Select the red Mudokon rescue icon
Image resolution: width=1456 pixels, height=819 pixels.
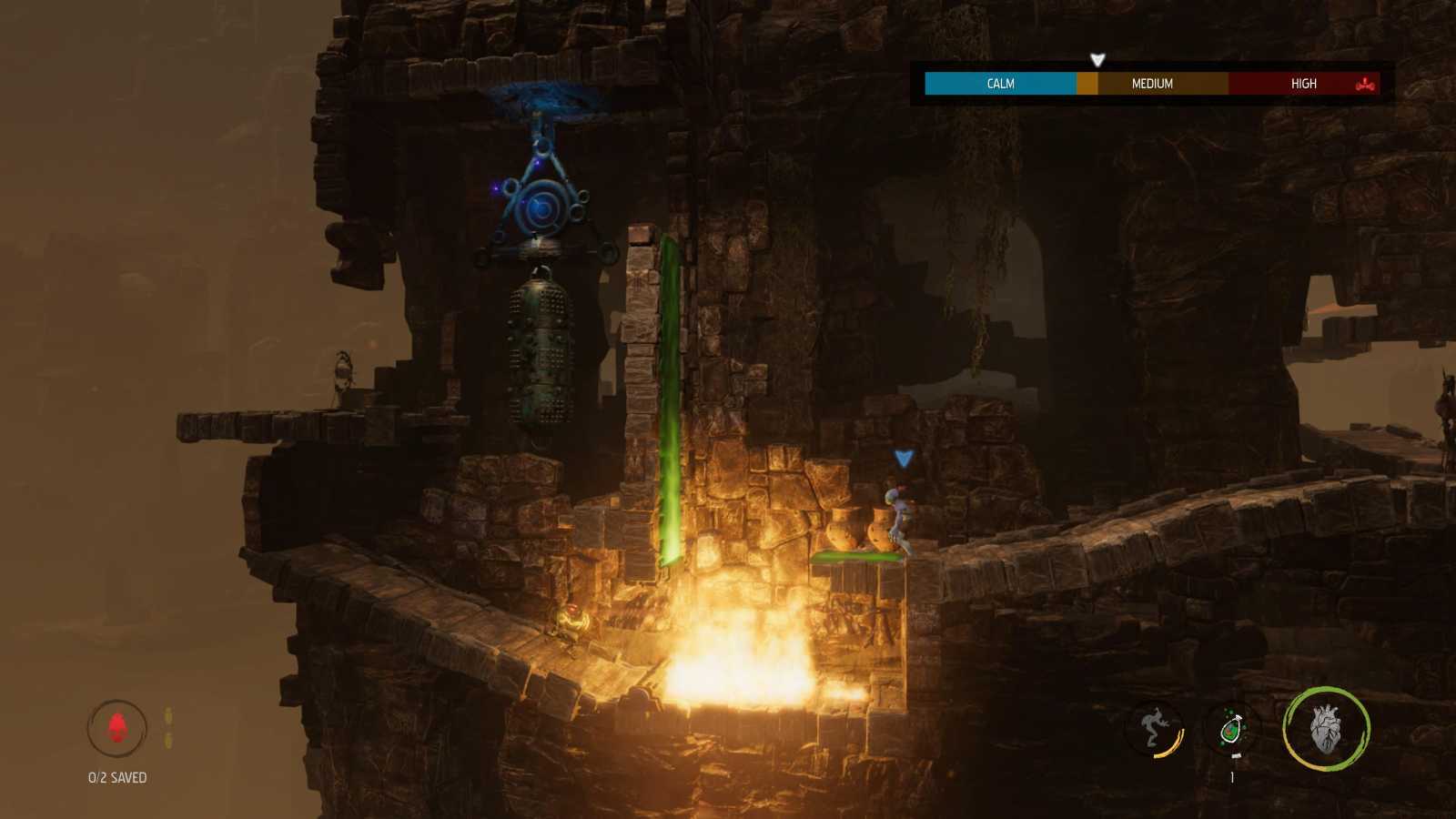(x=115, y=728)
